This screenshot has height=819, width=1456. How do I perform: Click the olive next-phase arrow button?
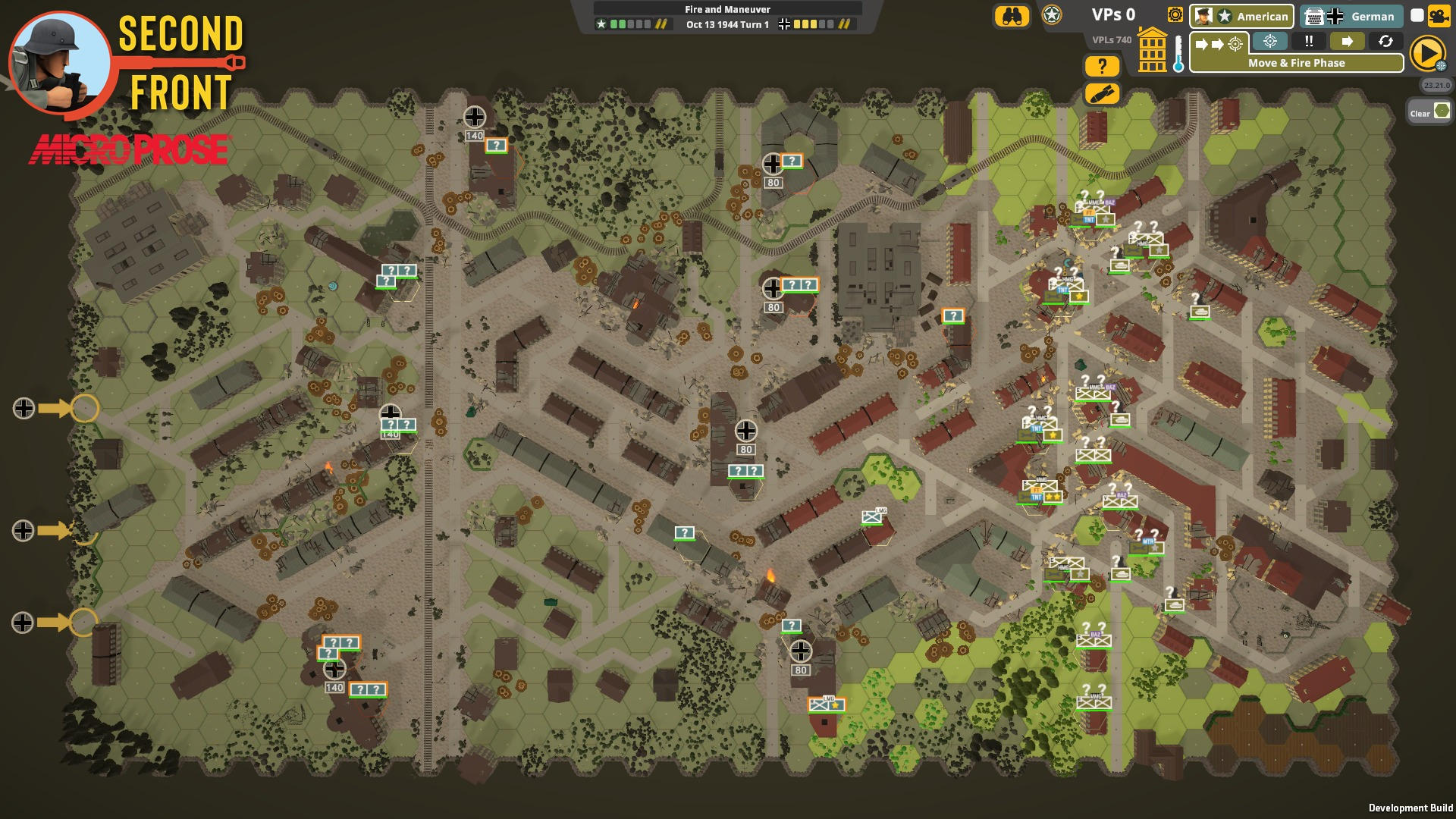(x=1348, y=42)
